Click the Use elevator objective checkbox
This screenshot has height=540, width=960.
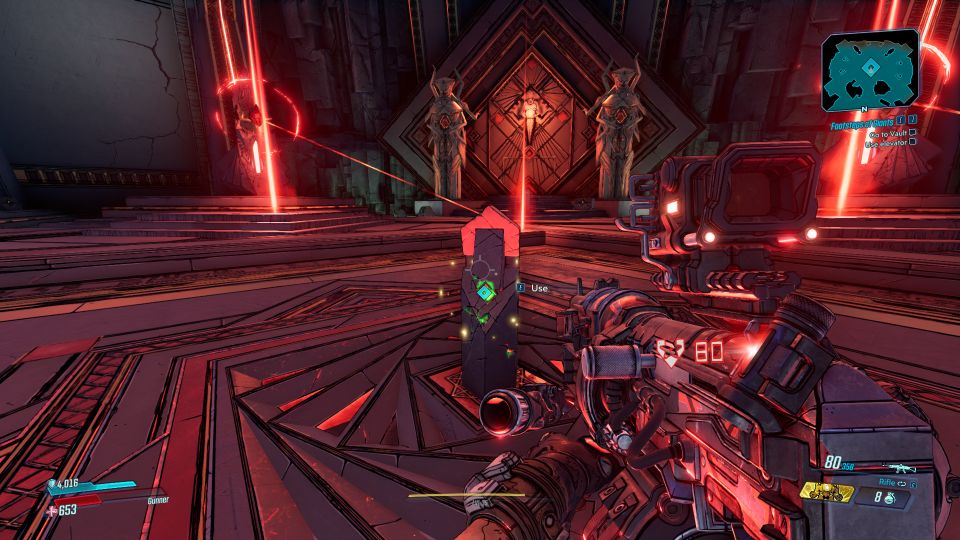(913, 144)
